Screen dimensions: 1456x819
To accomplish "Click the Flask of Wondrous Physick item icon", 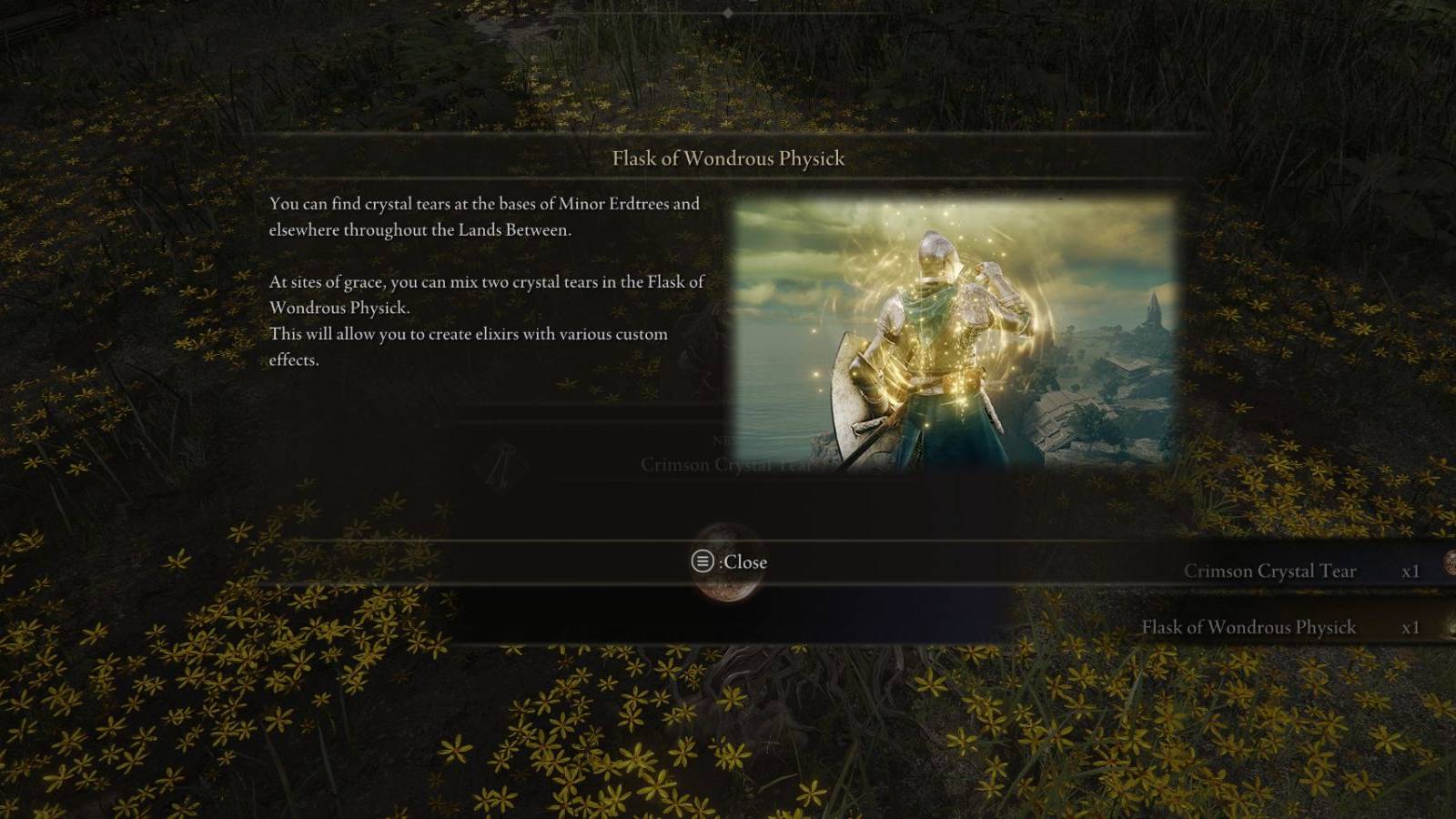I will 1451,628.
